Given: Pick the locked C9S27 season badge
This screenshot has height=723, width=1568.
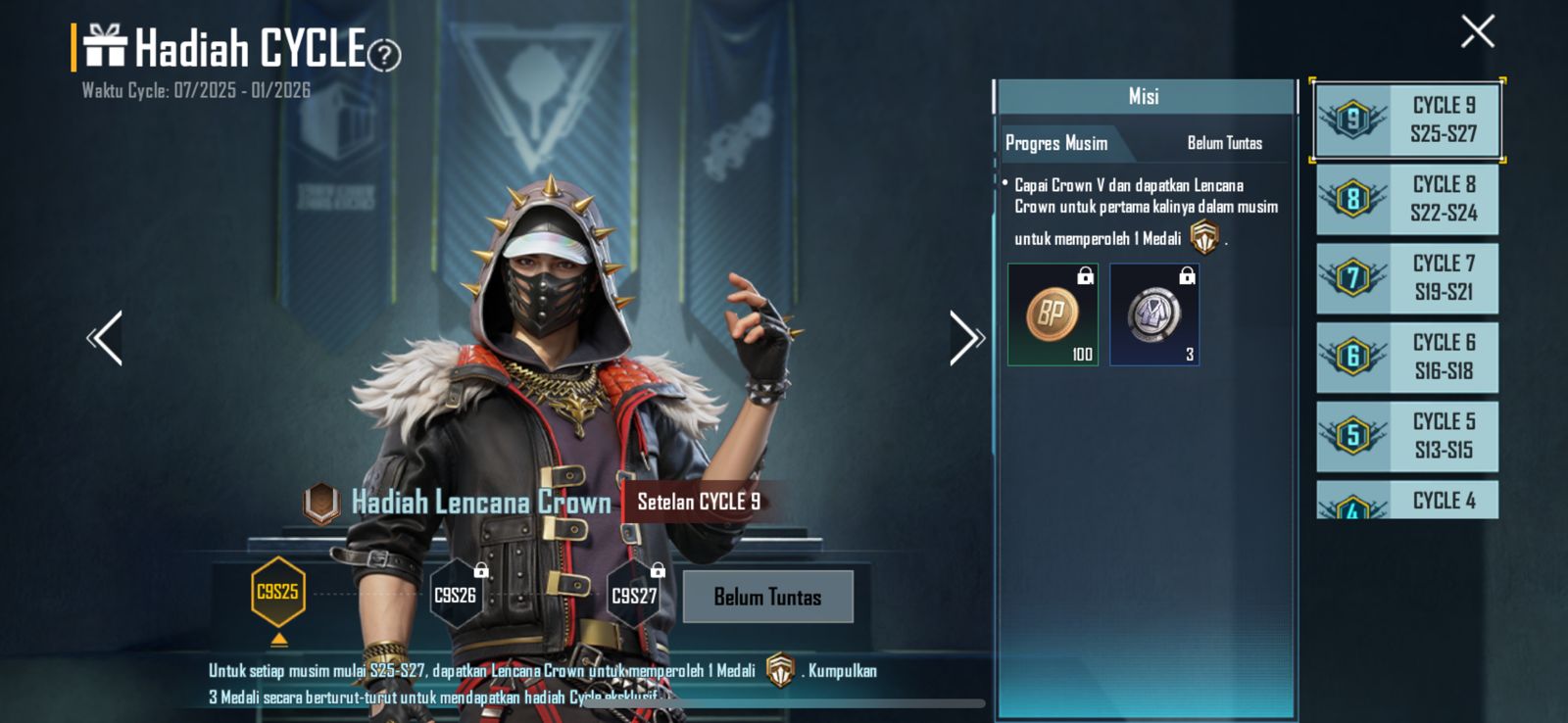Looking at the screenshot, I should point(634,594).
